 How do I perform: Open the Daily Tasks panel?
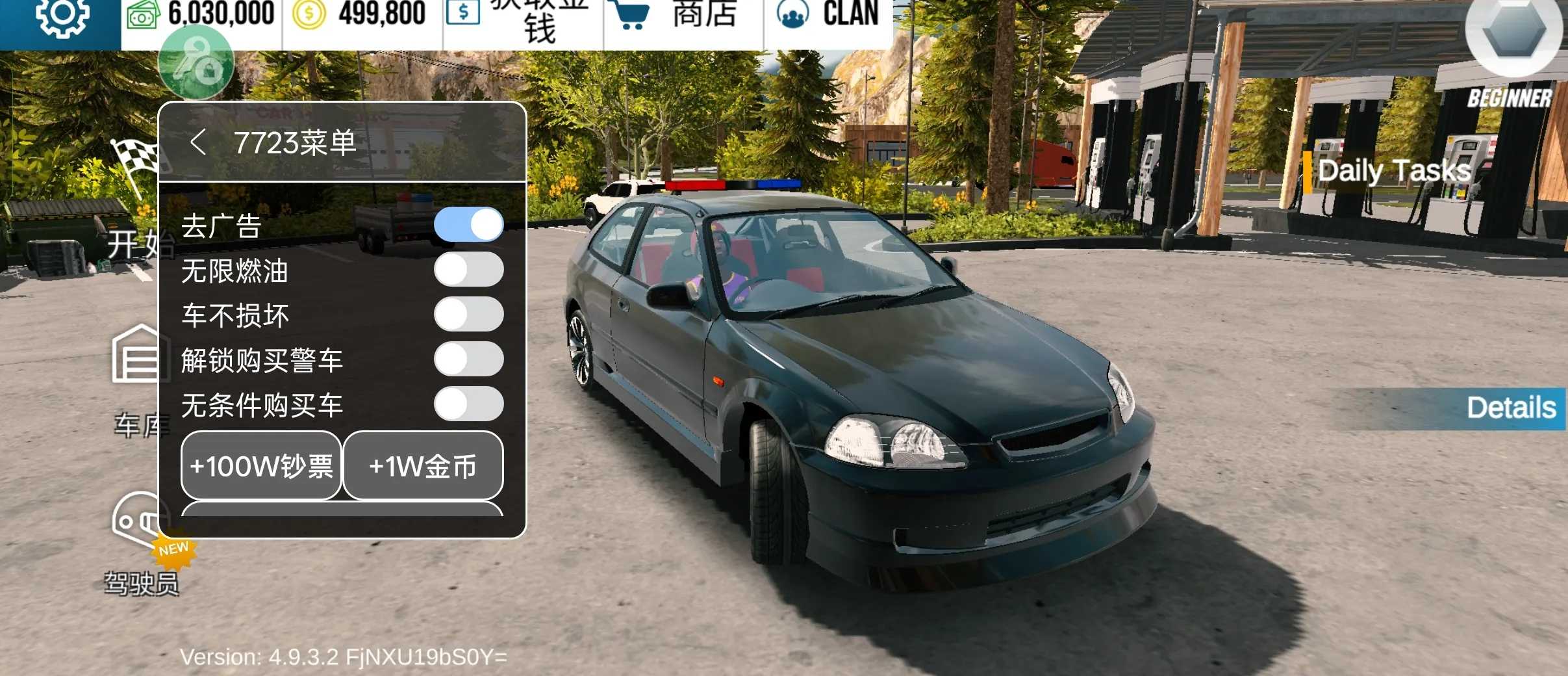click(x=1393, y=171)
